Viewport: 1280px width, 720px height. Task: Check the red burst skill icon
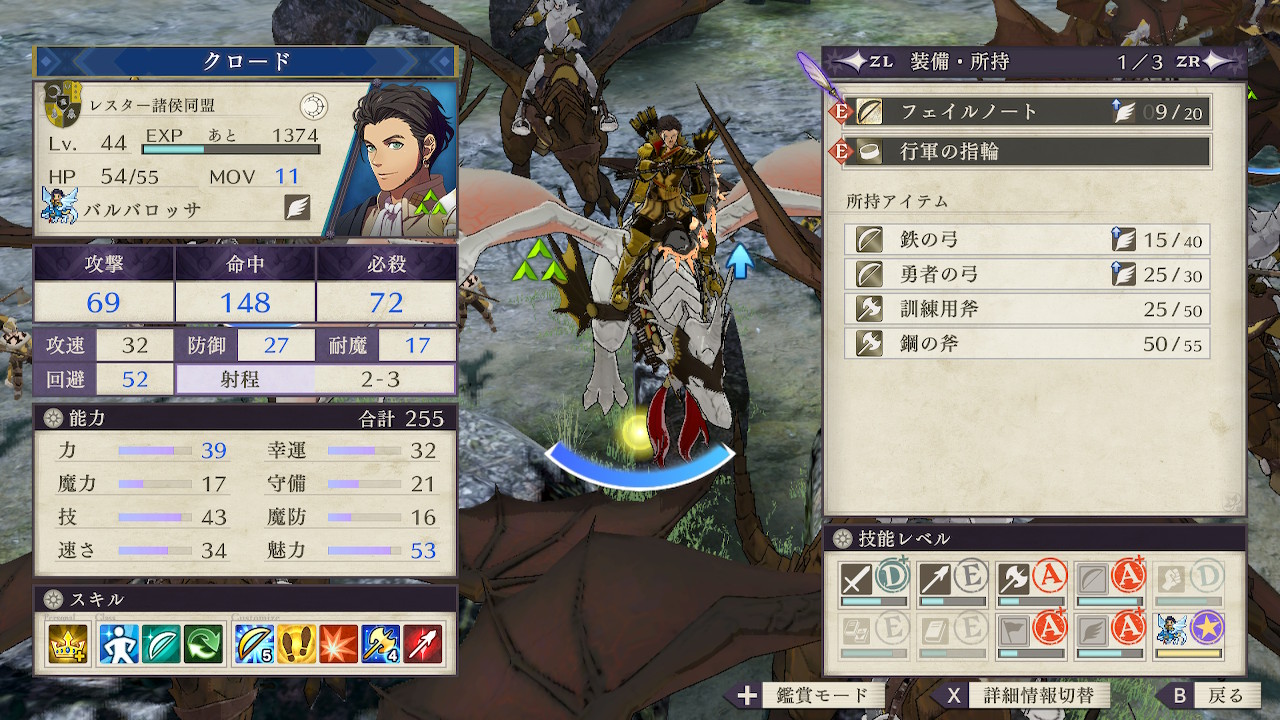tap(339, 643)
